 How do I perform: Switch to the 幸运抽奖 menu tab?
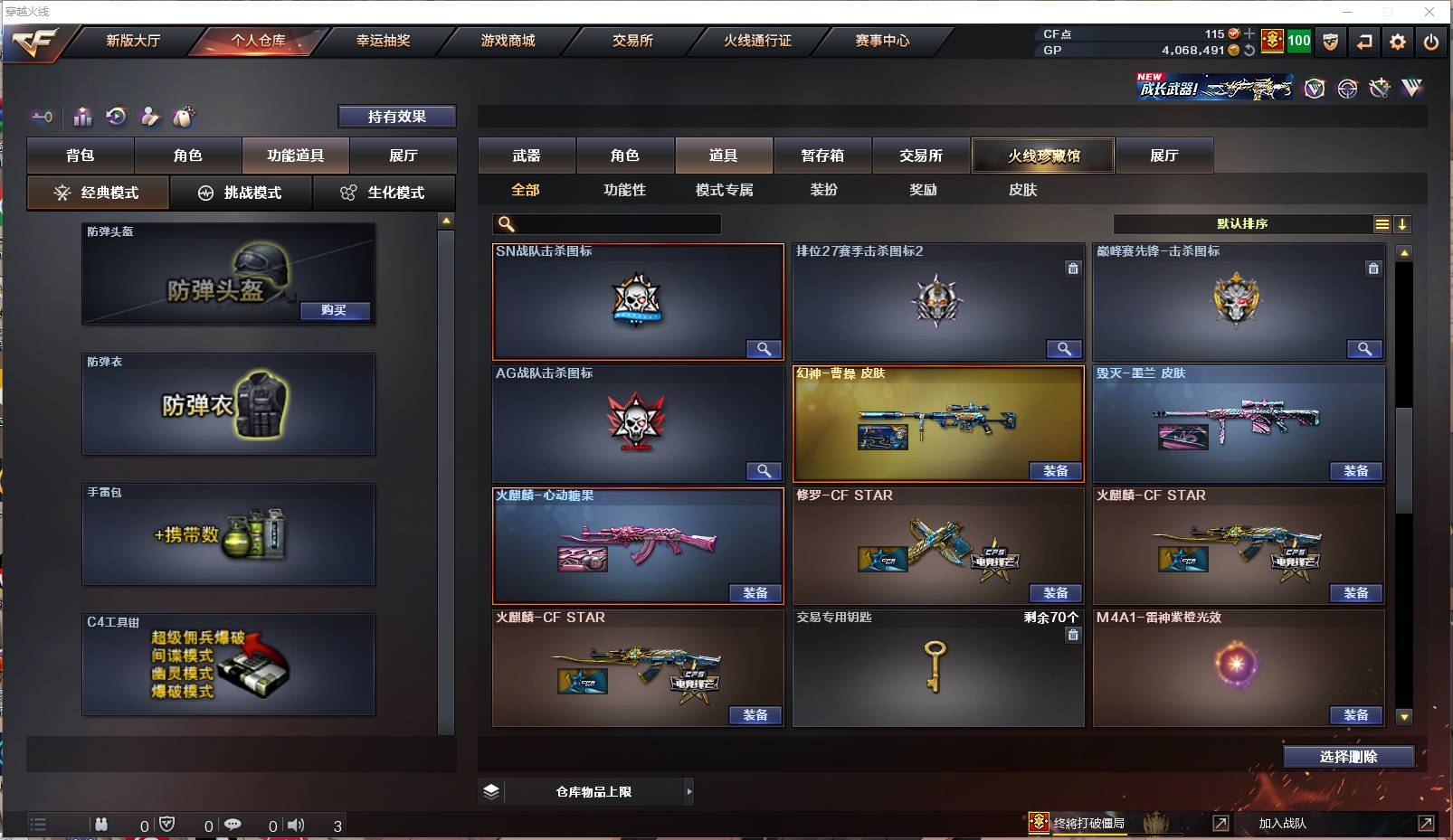click(x=382, y=41)
